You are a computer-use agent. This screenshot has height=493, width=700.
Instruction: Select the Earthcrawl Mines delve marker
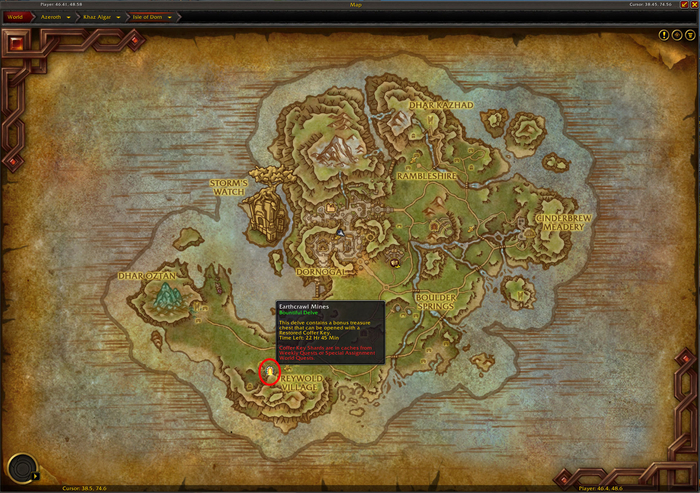[x=269, y=372]
